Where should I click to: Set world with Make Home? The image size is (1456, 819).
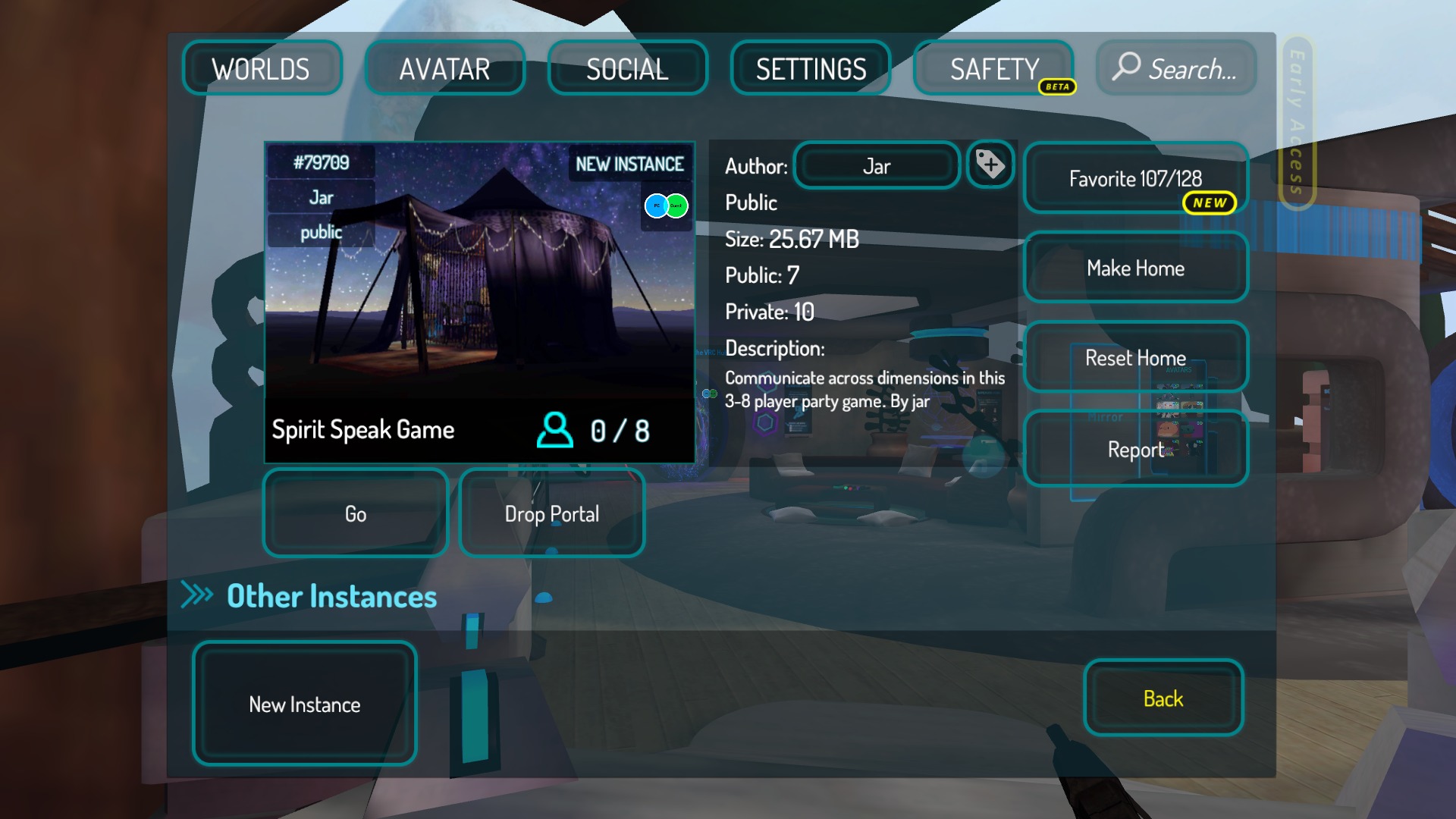(x=1135, y=268)
